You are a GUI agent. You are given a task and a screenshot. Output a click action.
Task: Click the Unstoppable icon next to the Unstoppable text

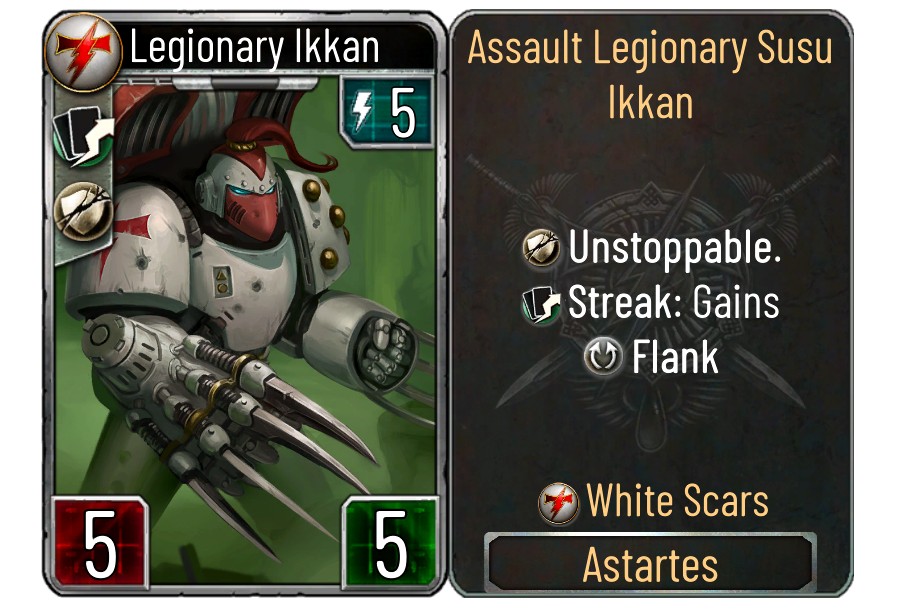(543, 249)
